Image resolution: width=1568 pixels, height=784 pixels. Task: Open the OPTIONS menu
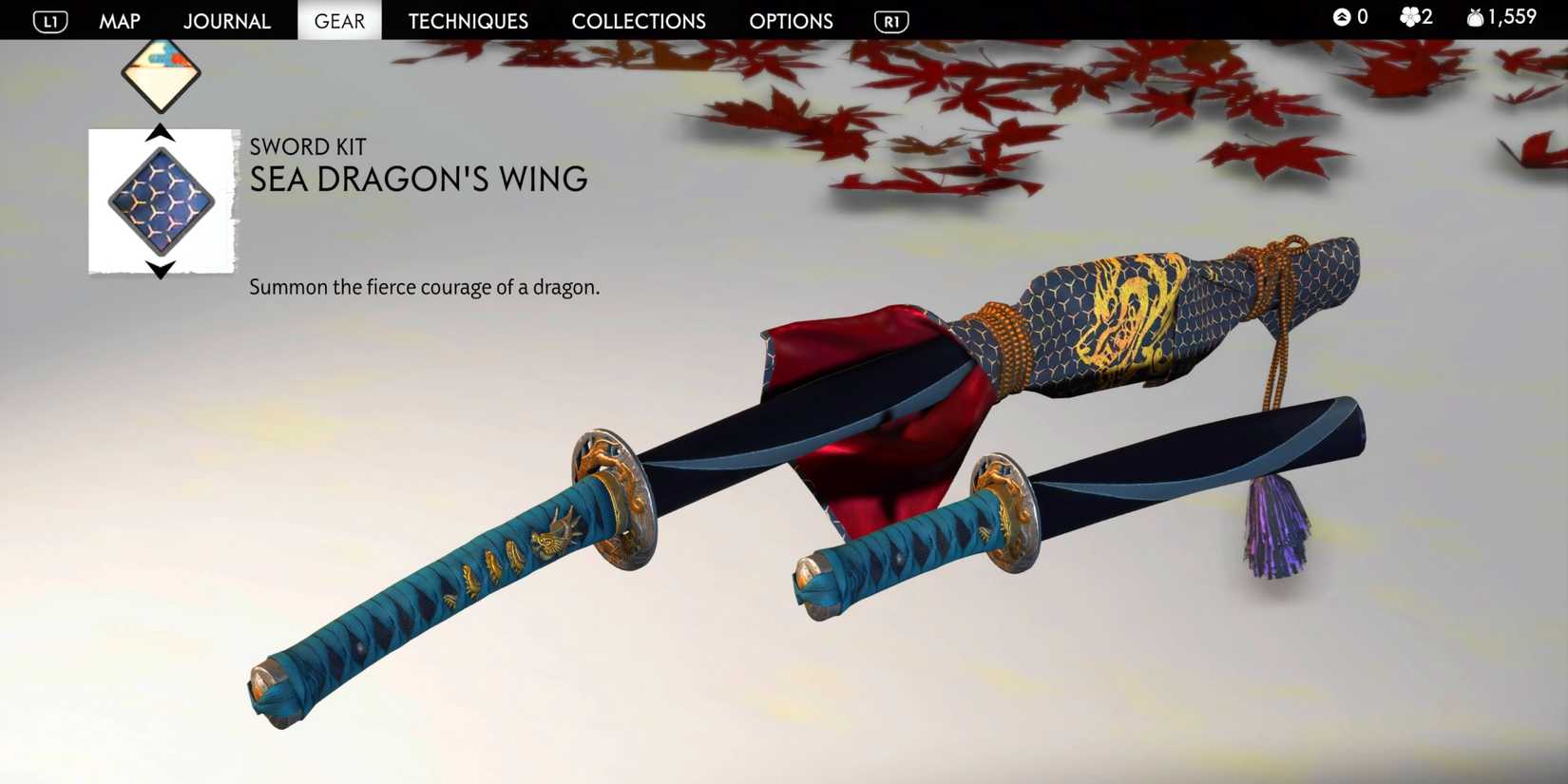pos(791,20)
